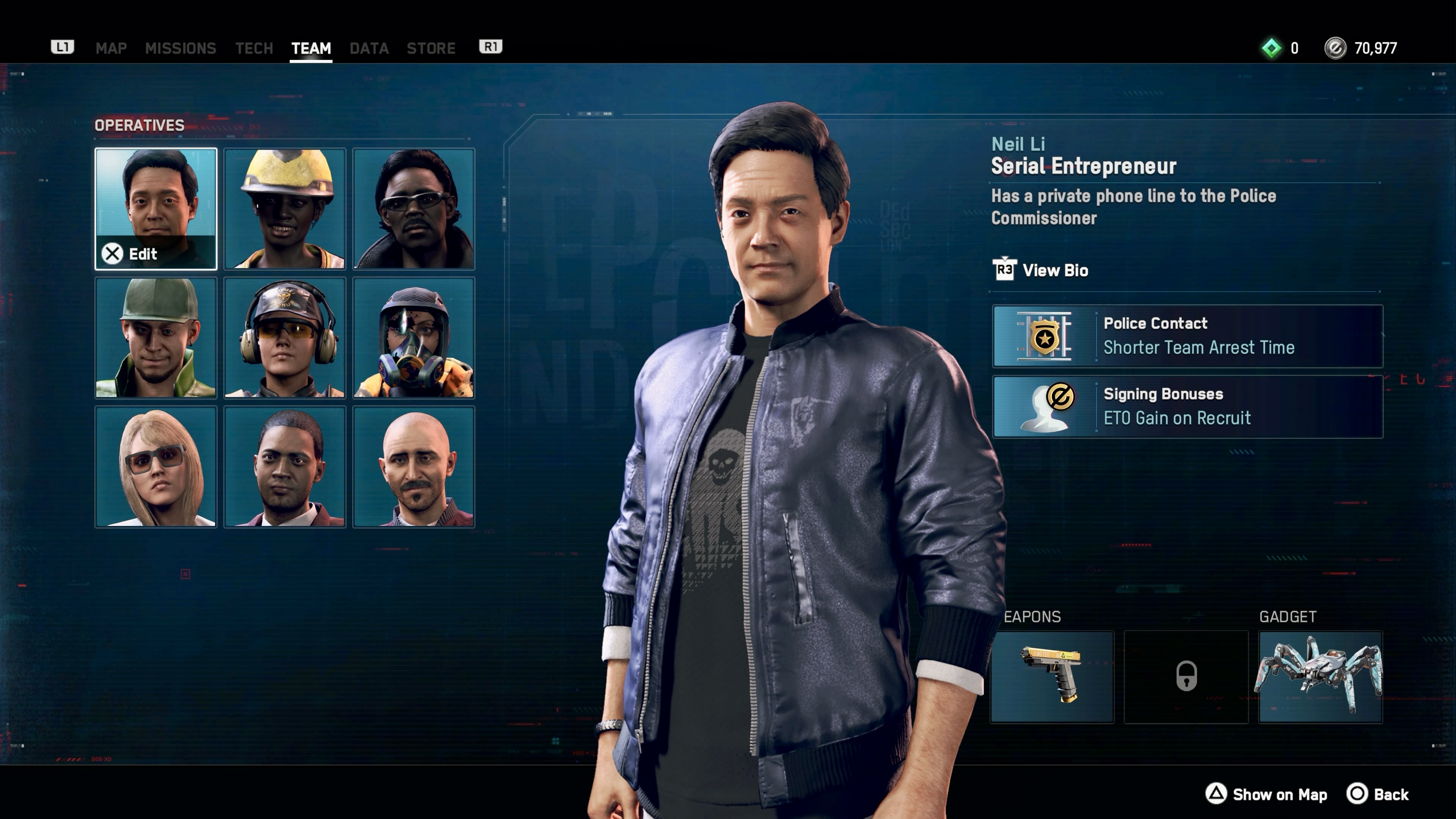Open the MISSIONS tab

(180, 48)
